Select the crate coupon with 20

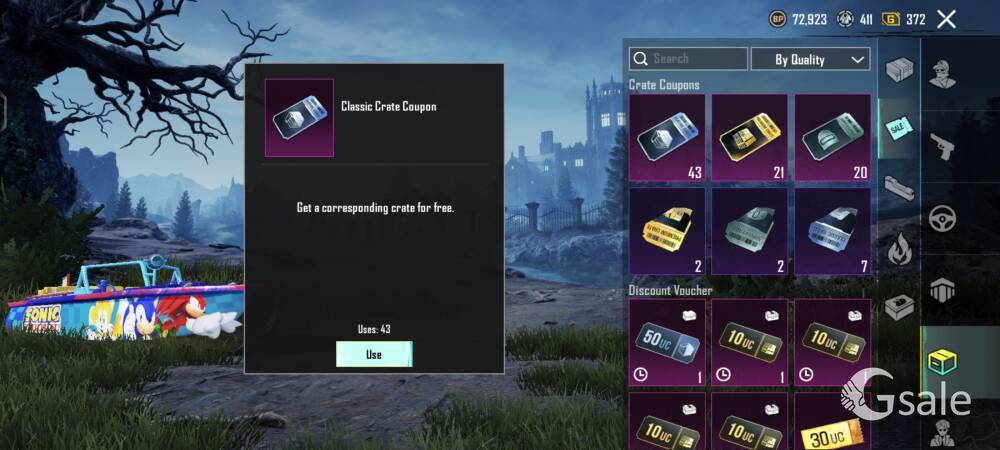coord(832,138)
